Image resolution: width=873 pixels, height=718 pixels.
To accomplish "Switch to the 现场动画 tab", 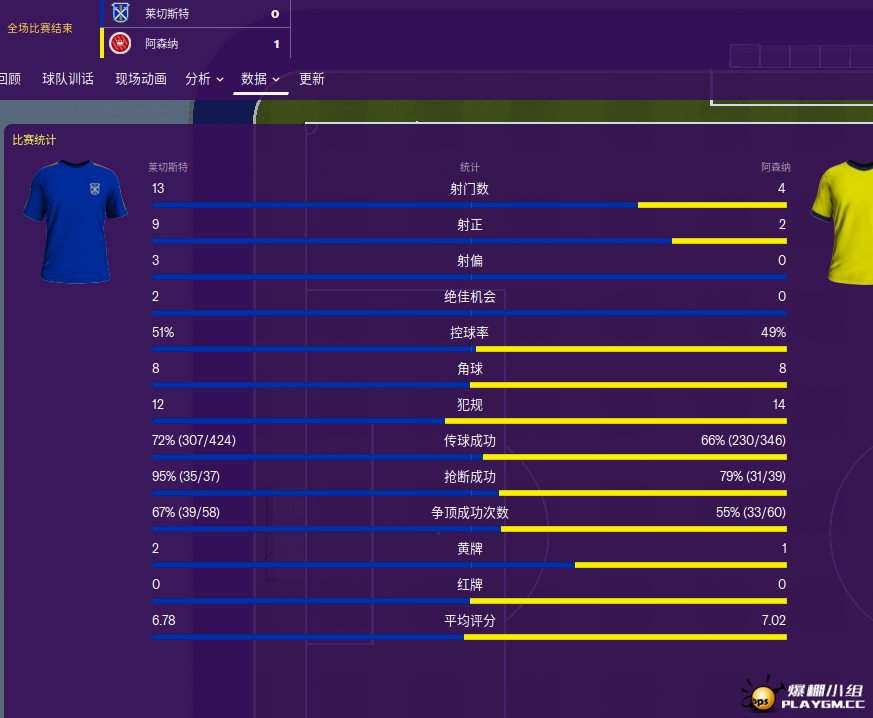I will point(140,79).
